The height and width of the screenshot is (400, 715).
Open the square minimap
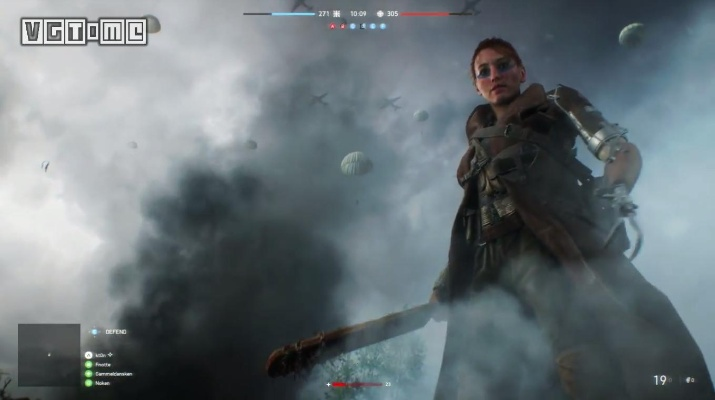click(x=48, y=354)
